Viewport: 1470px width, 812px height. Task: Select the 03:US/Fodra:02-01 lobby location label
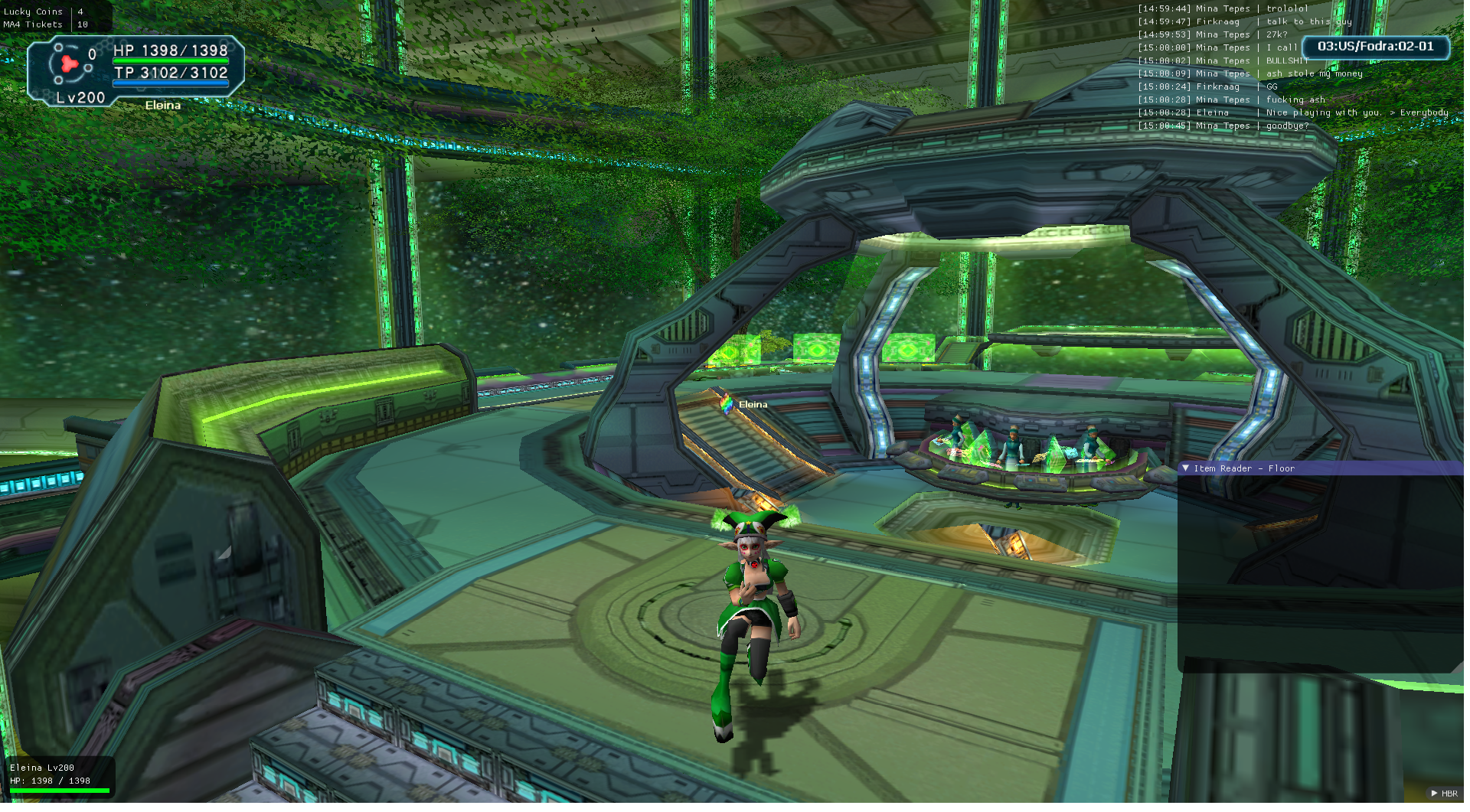click(x=1375, y=47)
